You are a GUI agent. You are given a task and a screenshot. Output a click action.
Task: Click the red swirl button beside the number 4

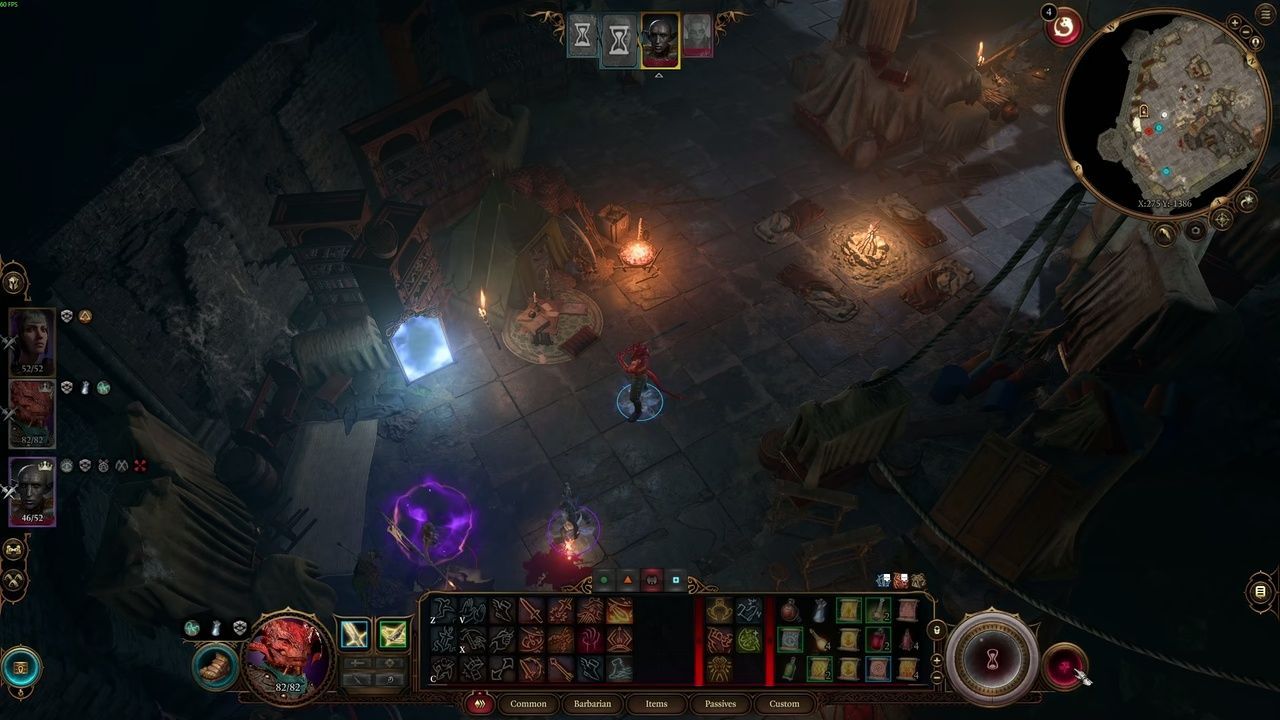pos(1065,28)
